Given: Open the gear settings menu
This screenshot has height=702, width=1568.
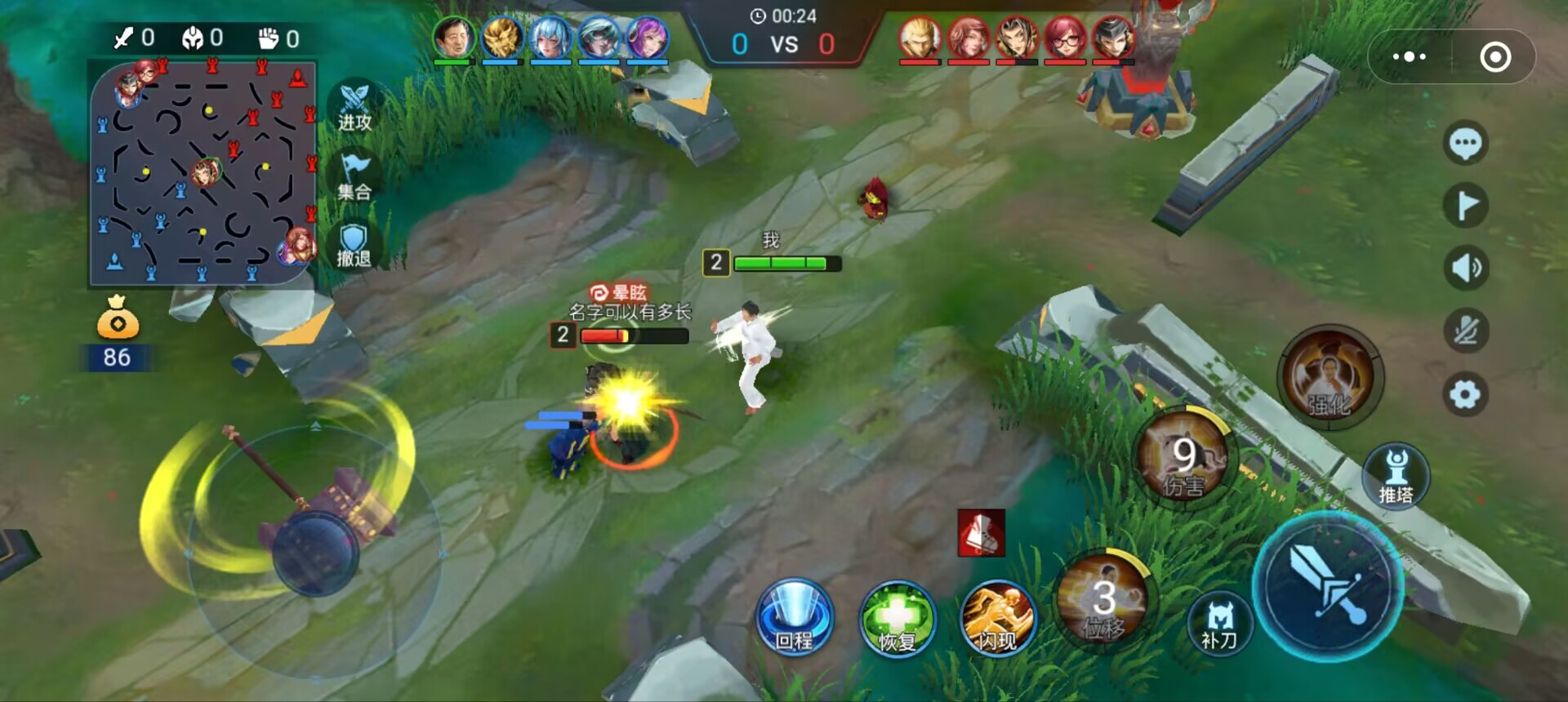Looking at the screenshot, I should coord(1465,394).
